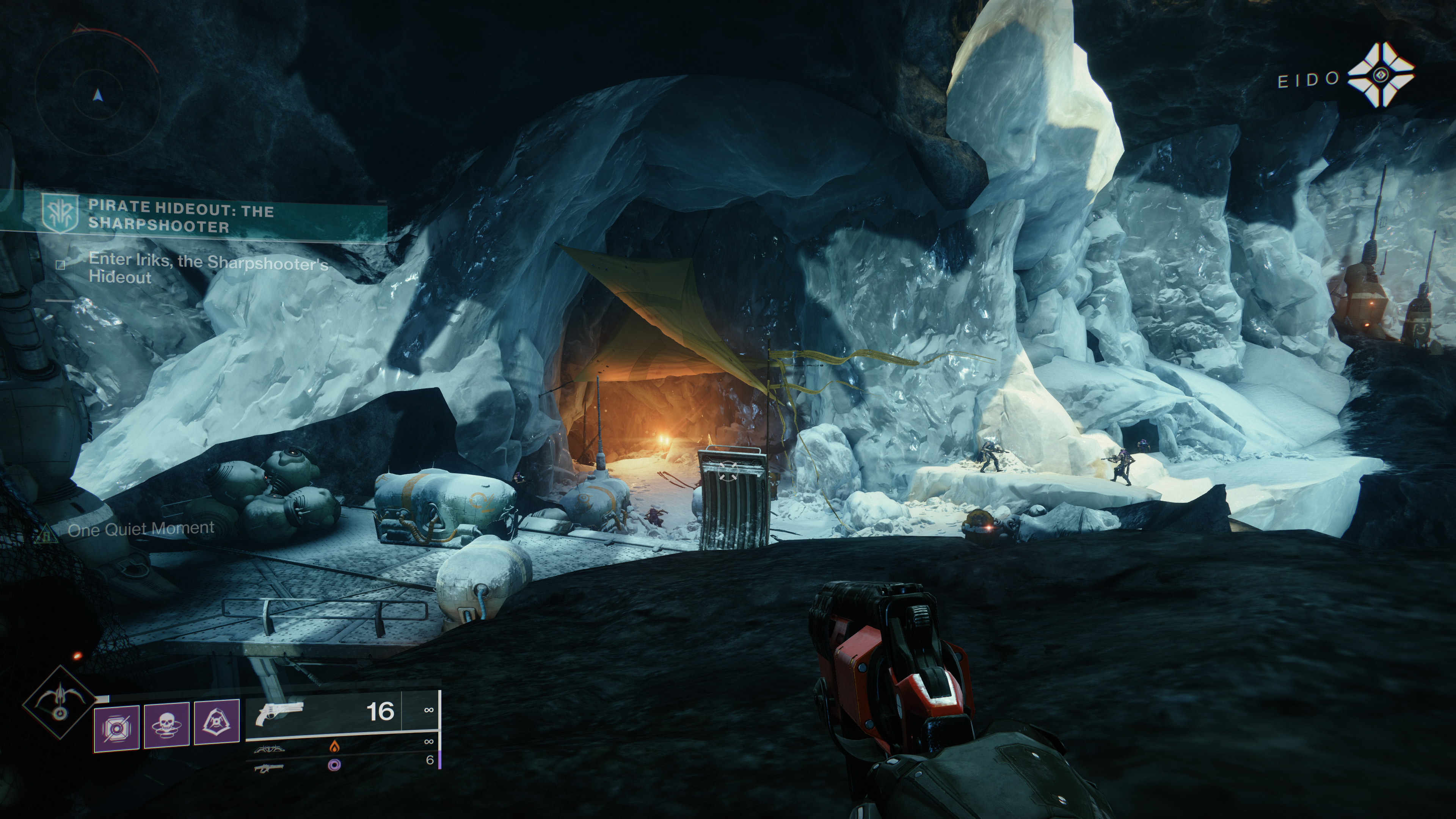Tick the Enter Iriks's Hideout objective box
The image size is (1456, 819).
click(61, 265)
